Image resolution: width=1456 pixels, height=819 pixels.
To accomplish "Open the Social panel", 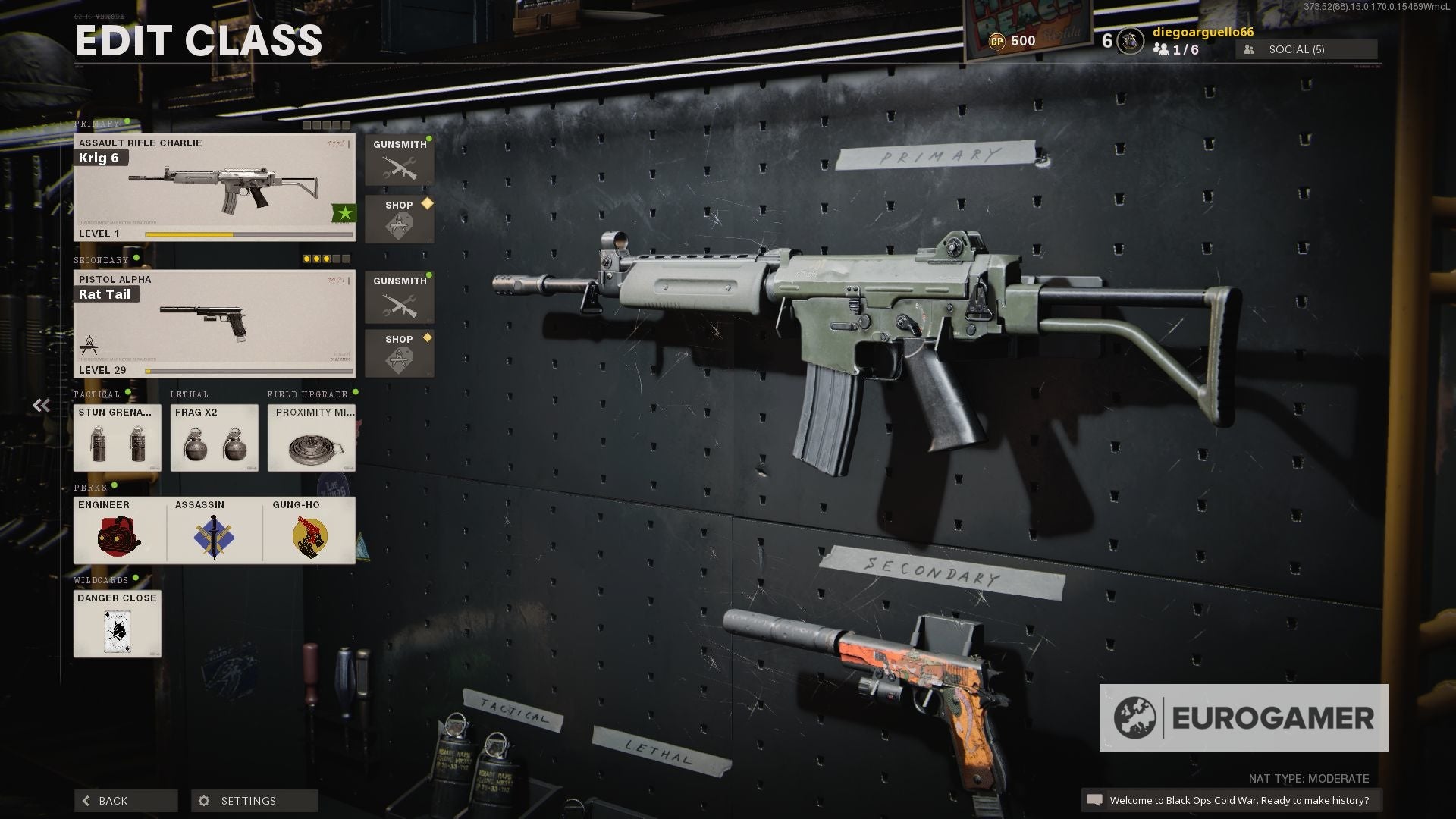I will 1306,49.
